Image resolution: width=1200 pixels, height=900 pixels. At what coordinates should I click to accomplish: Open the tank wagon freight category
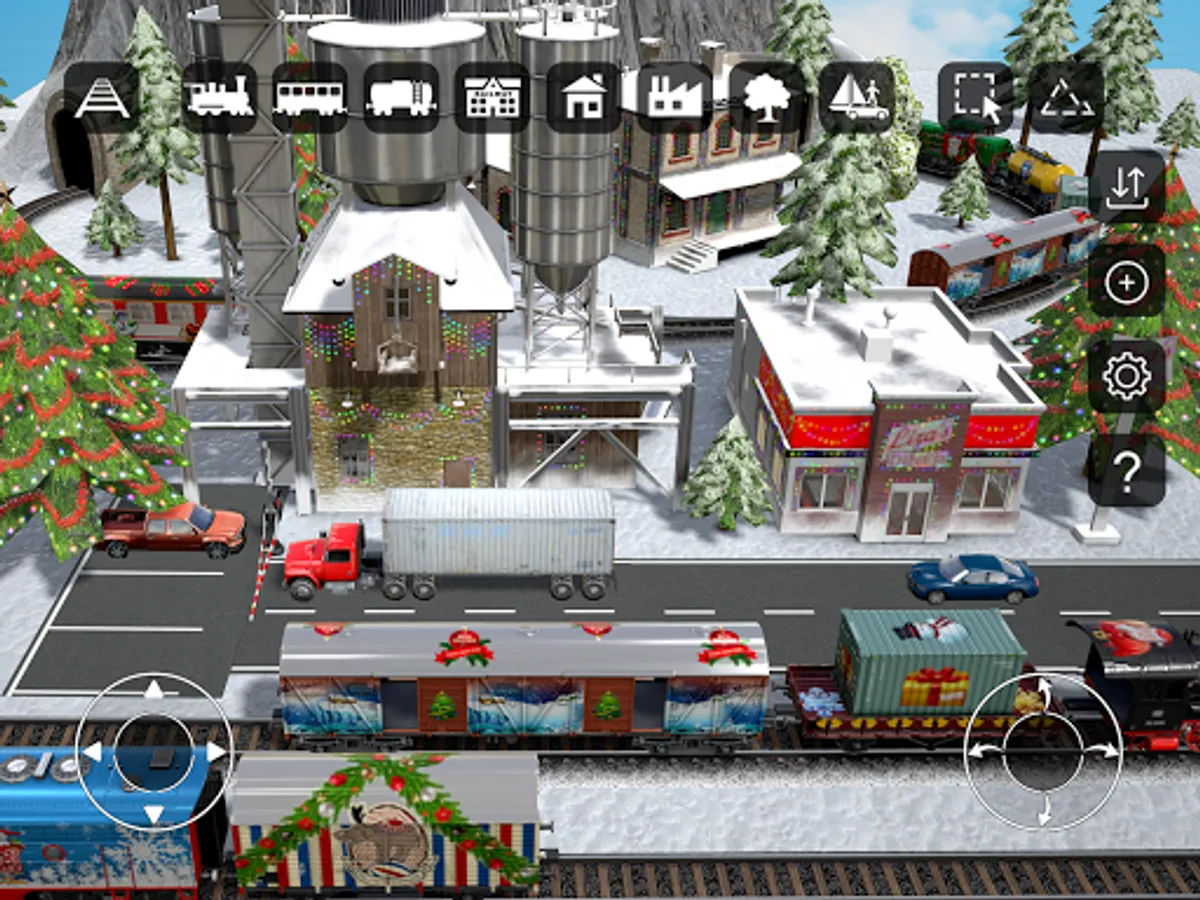coord(401,98)
